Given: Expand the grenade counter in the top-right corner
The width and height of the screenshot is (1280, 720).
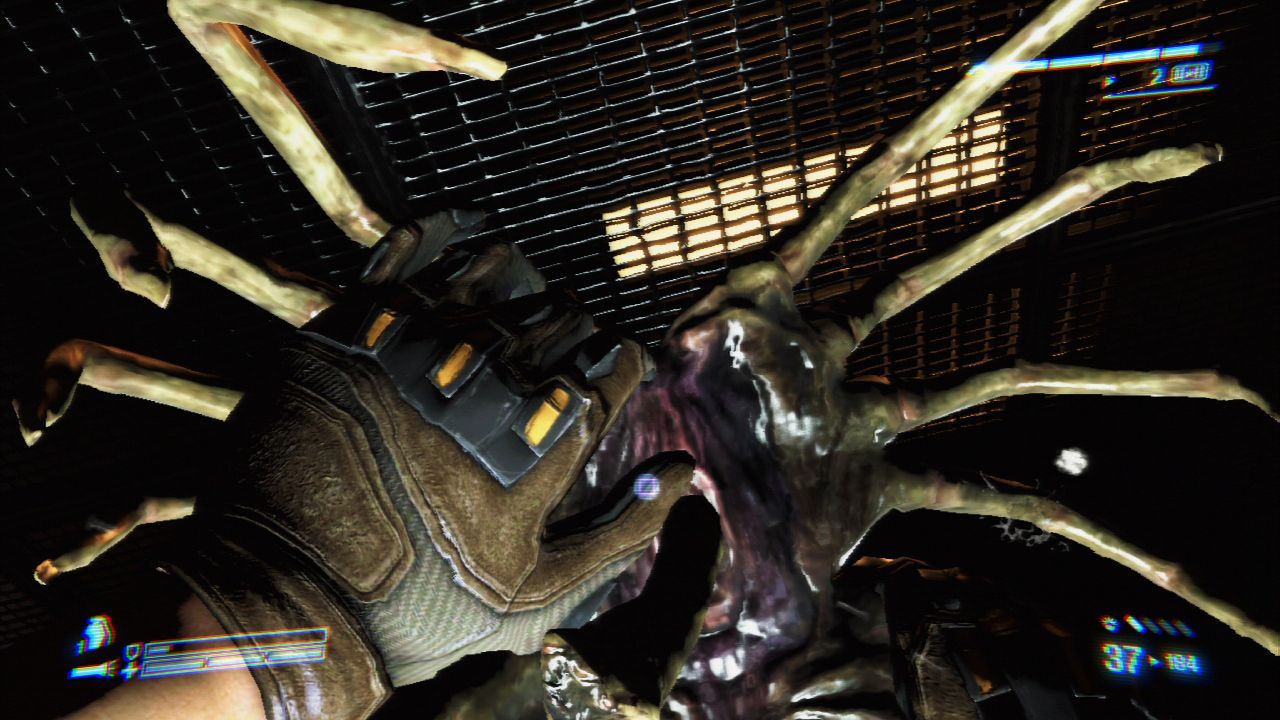Looking at the screenshot, I should (1160, 74).
